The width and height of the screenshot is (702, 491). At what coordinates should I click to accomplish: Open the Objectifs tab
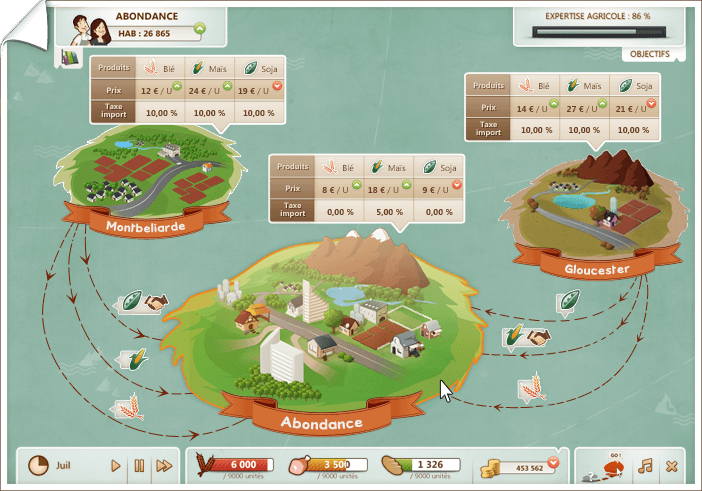(x=650, y=53)
